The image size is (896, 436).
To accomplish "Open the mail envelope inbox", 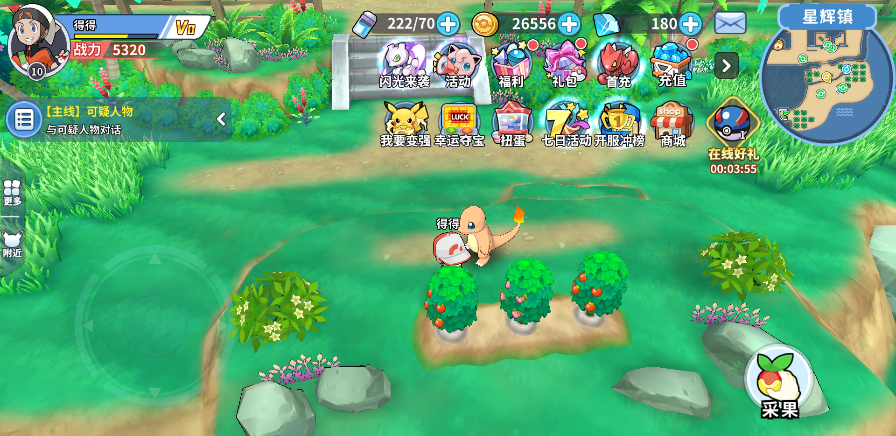I will coord(730,22).
